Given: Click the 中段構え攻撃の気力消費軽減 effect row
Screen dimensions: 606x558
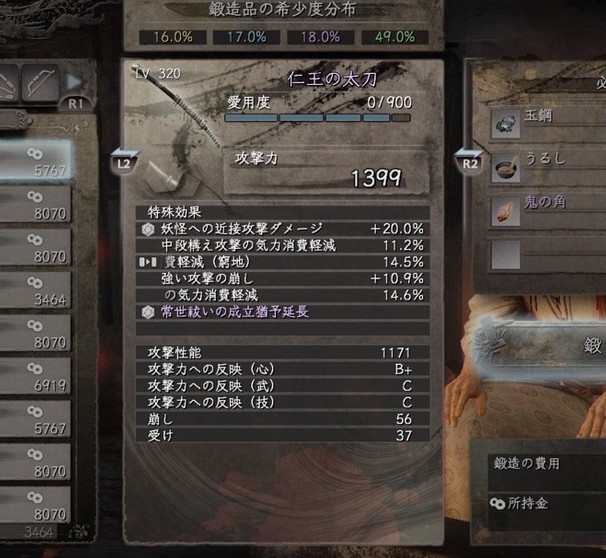Looking at the screenshot, I should pyautogui.click(x=284, y=245).
